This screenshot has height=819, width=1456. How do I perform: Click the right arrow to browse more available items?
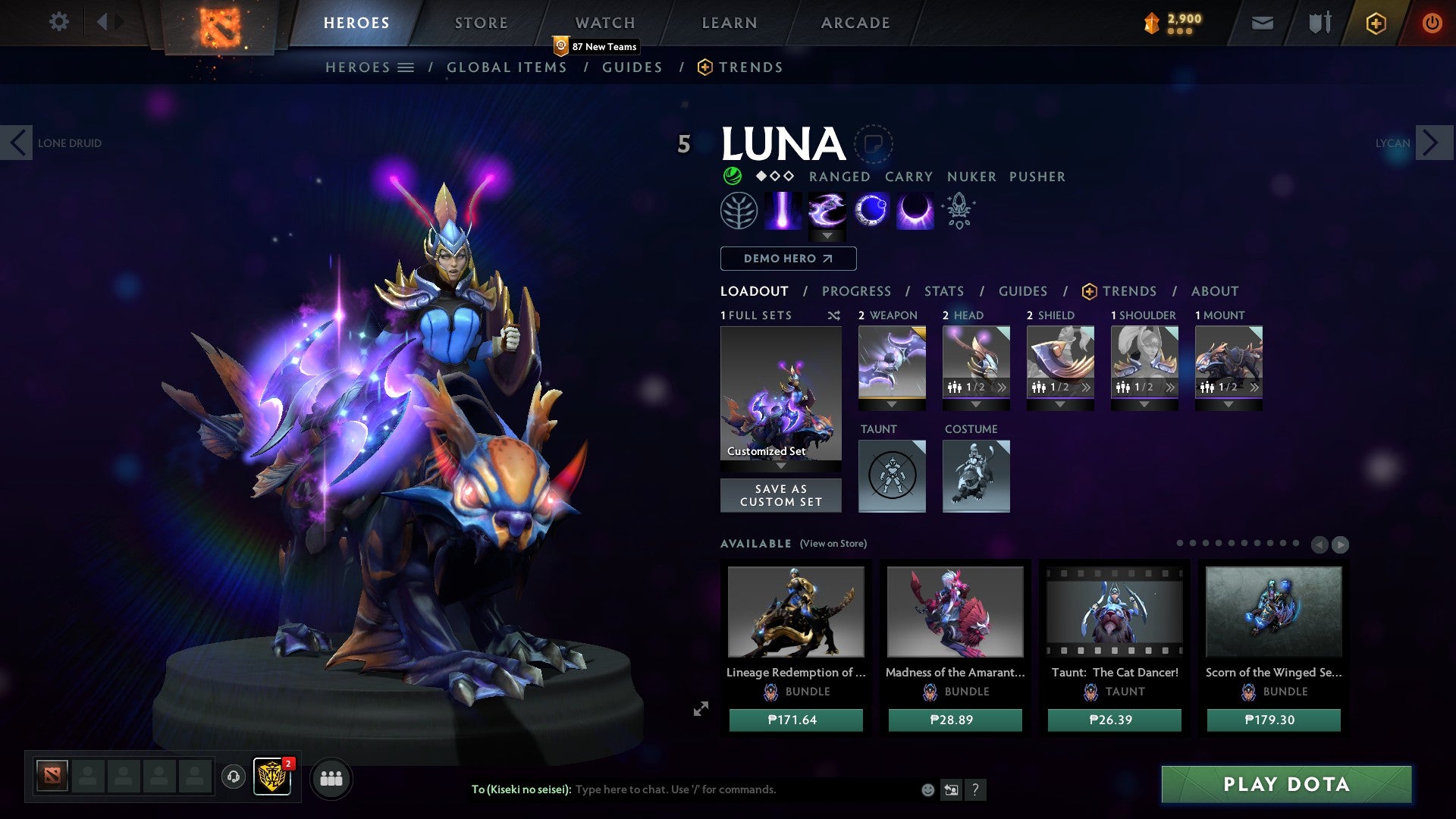[x=1340, y=544]
